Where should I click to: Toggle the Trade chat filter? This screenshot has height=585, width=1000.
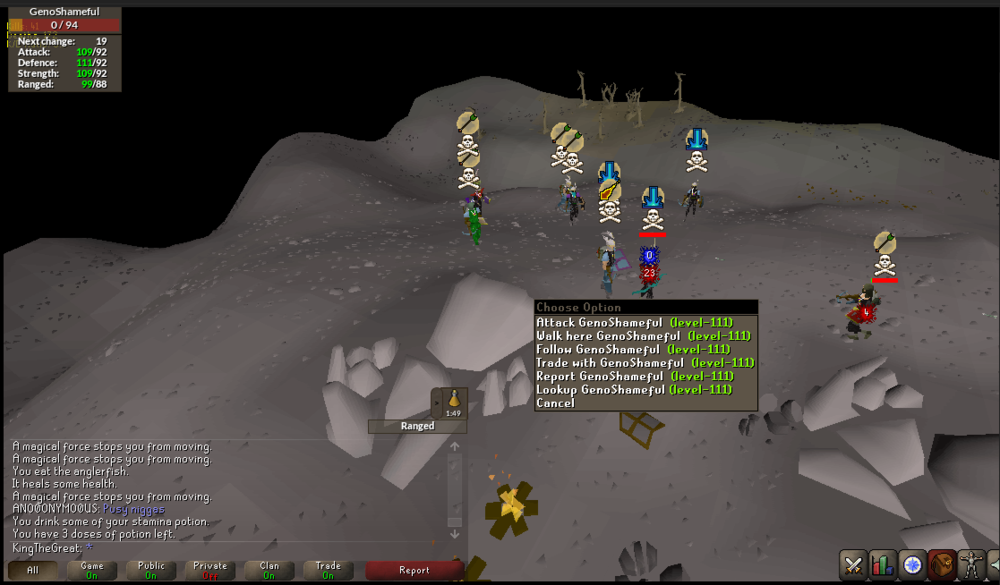(328, 570)
